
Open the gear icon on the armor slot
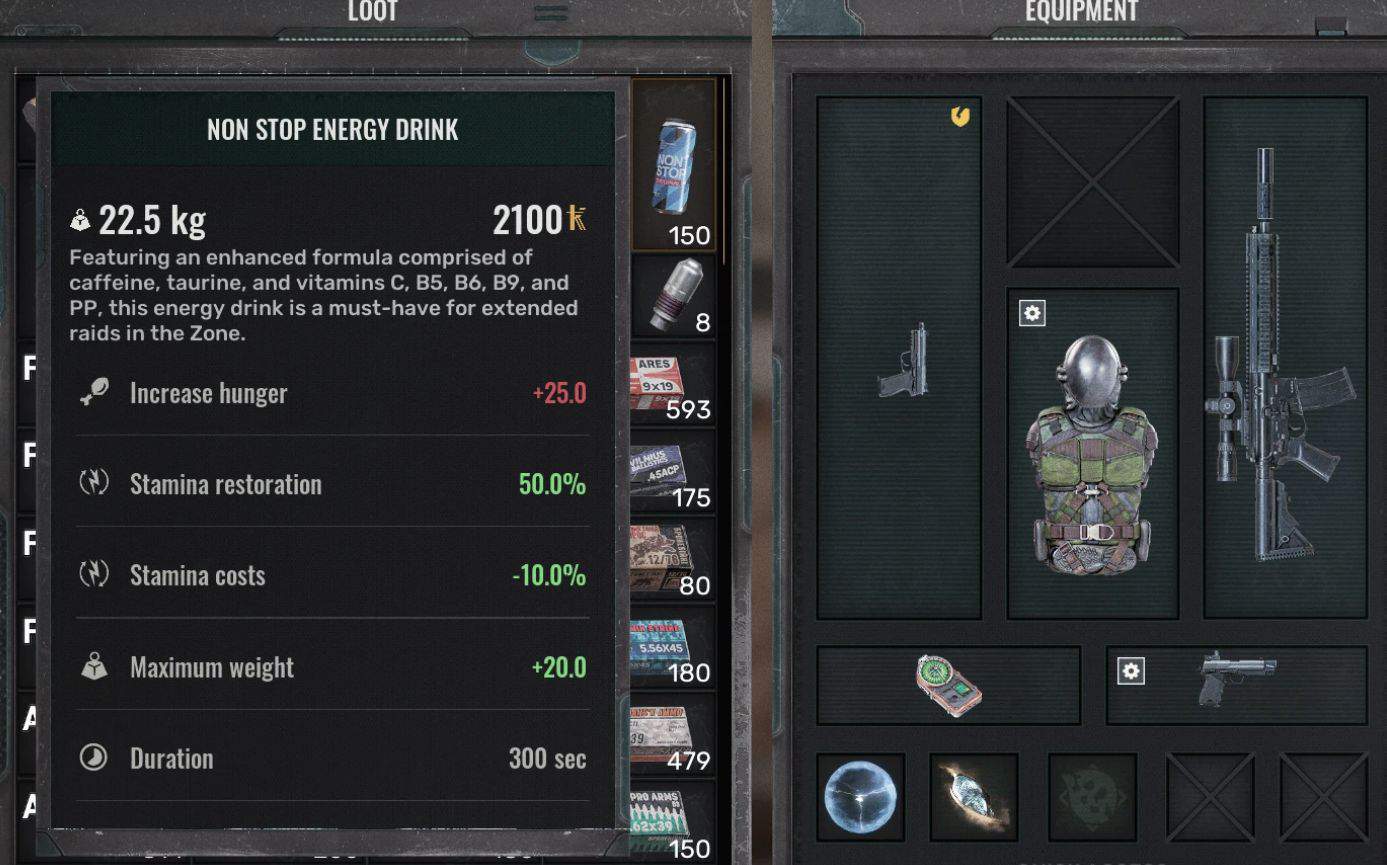[x=1032, y=314]
